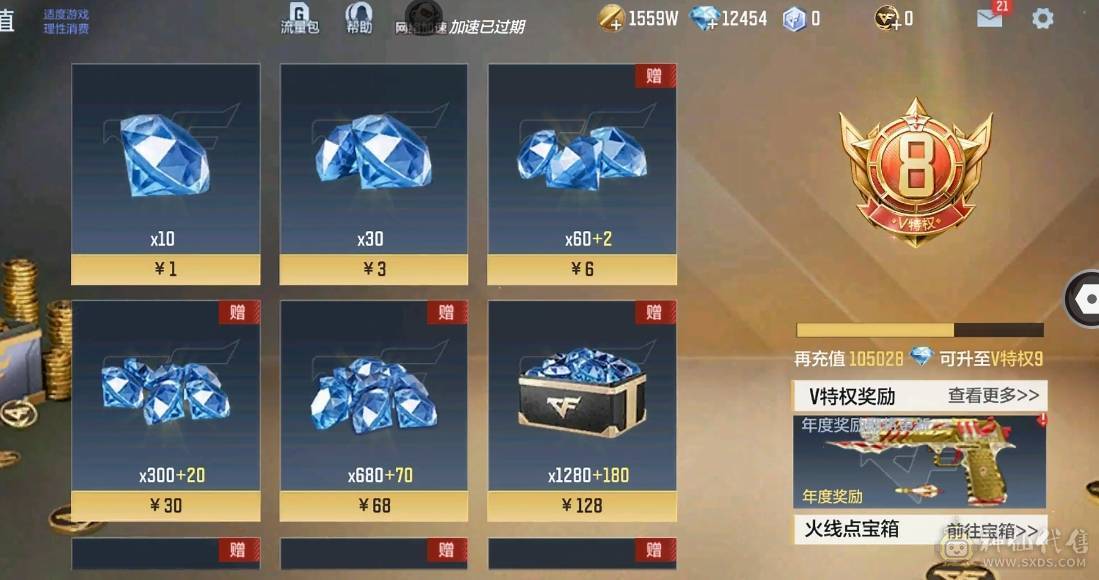This screenshot has height=580, width=1099.
Task: Open the mailbox with 21 notifications
Action: (x=990, y=17)
